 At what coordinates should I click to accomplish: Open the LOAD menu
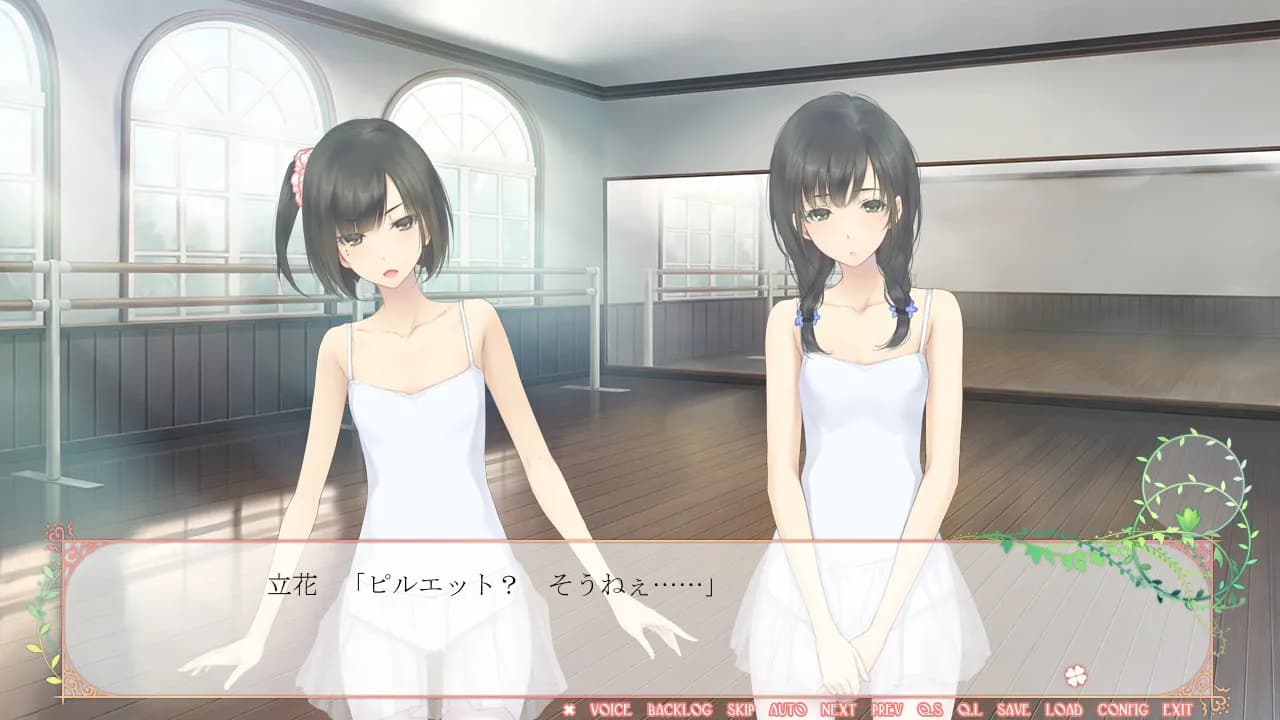pos(1063,709)
